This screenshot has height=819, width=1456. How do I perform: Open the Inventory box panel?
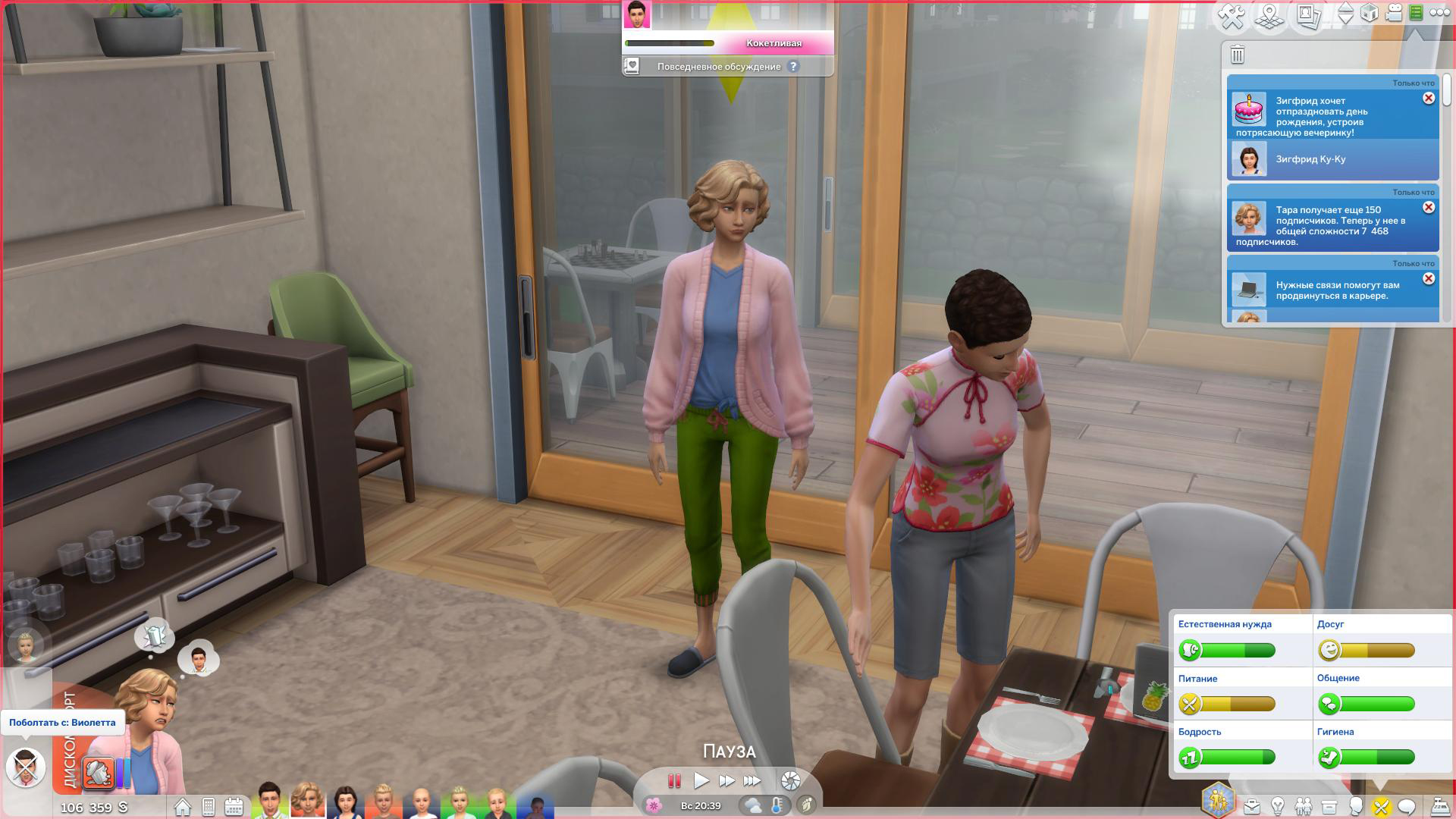[x=1329, y=806]
